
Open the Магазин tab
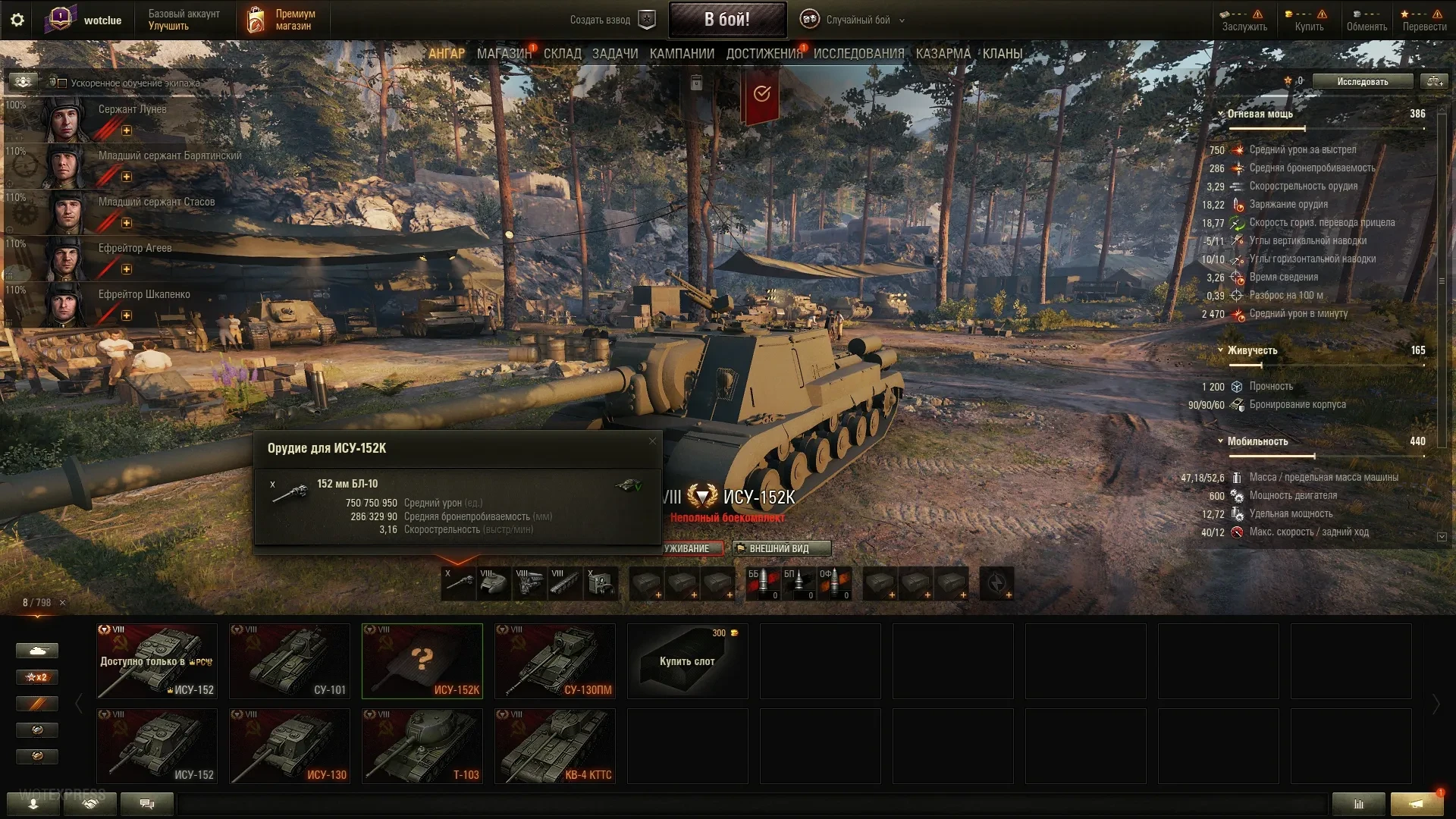coord(504,54)
